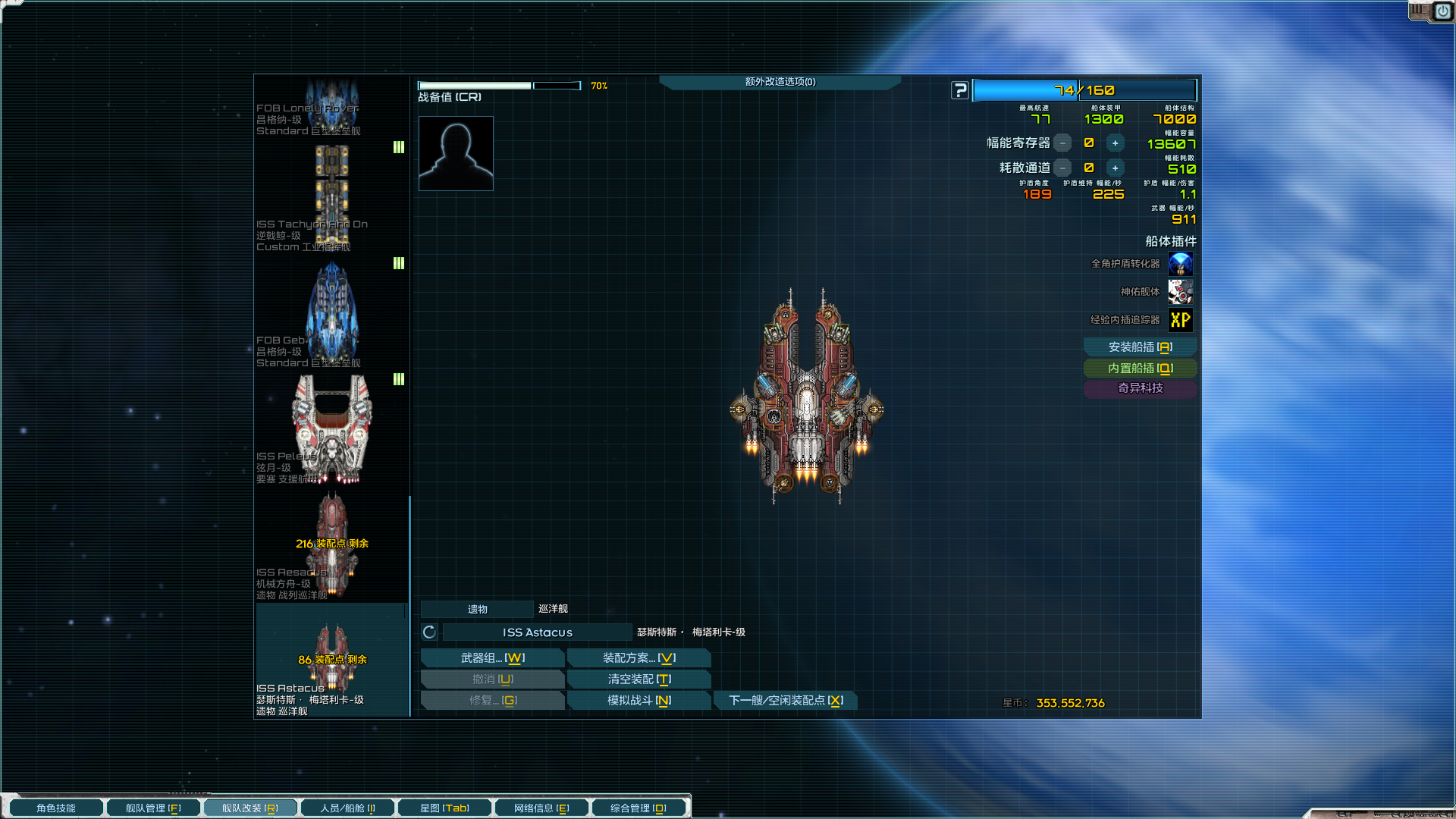Start 模拟战斗 simulation
1456x819 pixels.
click(639, 701)
